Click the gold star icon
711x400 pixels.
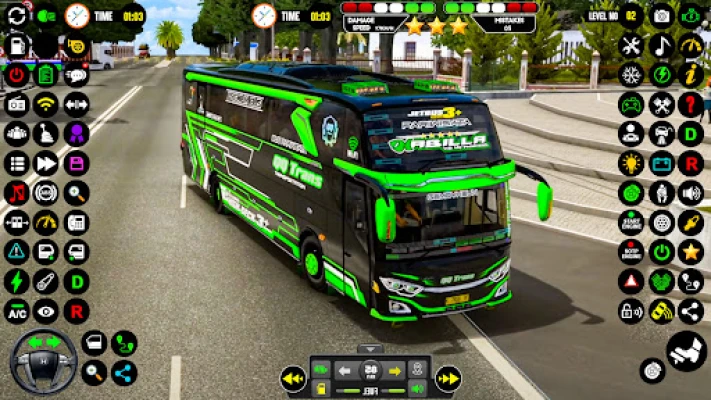click(690, 251)
